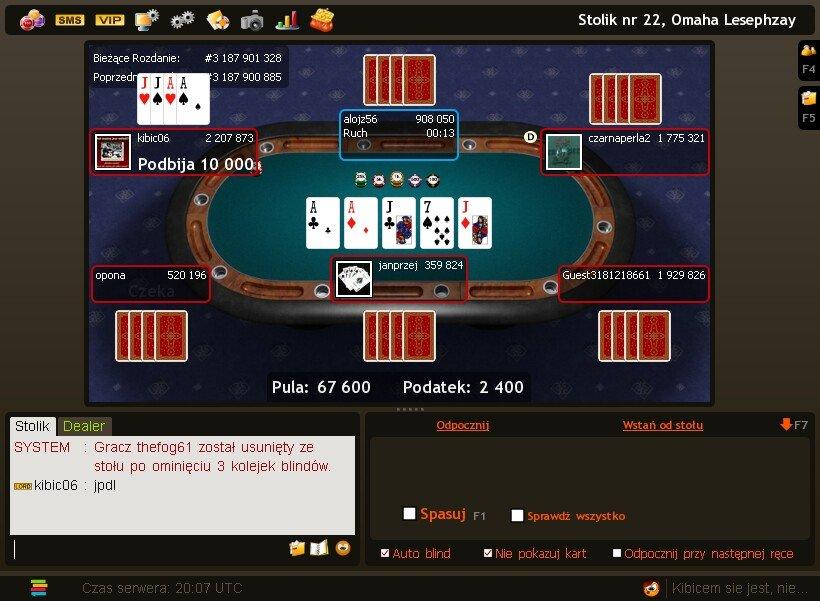Take a screenshot with the camera icon
This screenshot has height=601, width=820.
tap(252, 20)
